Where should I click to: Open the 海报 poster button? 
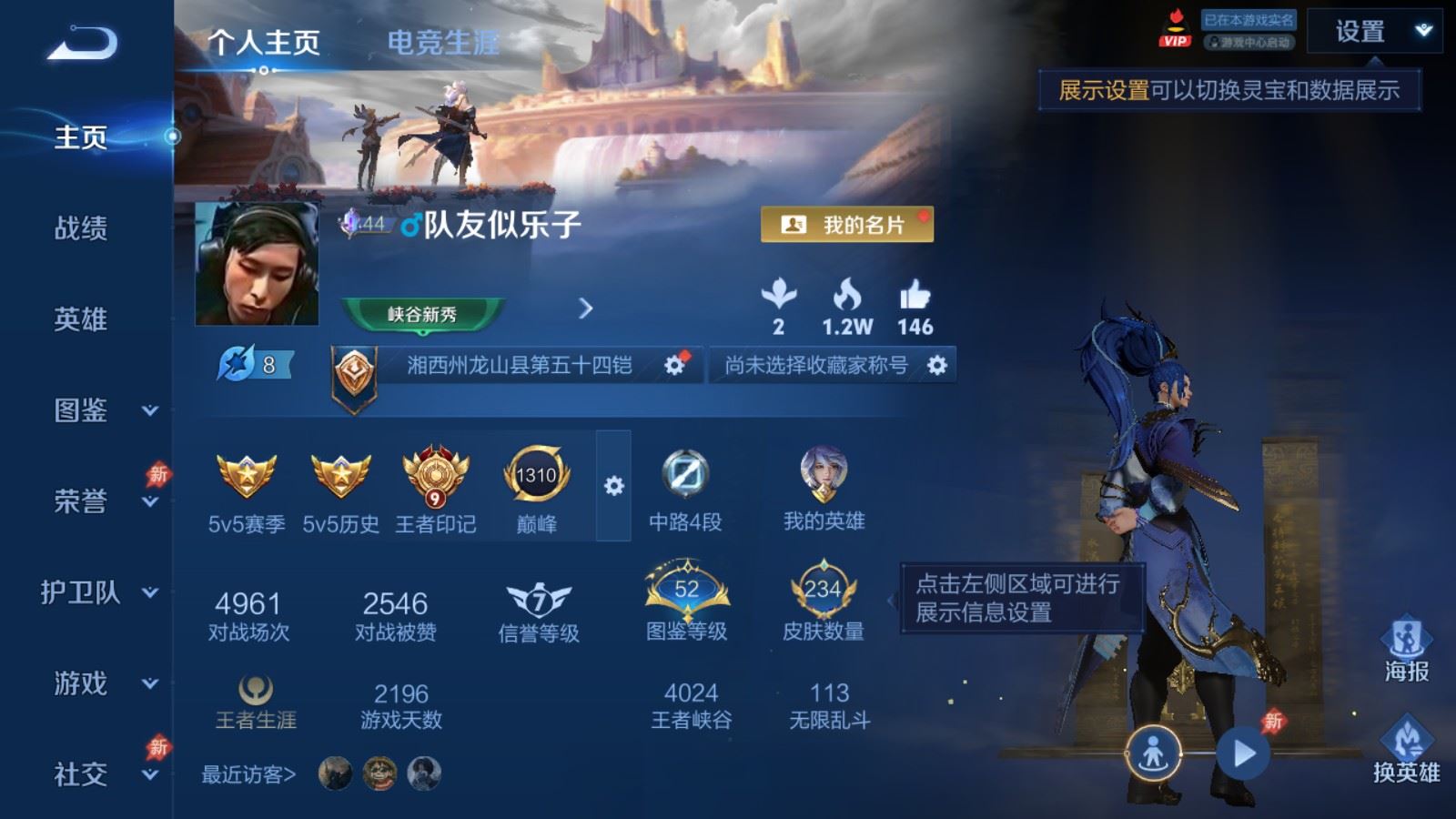pos(1406,650)
